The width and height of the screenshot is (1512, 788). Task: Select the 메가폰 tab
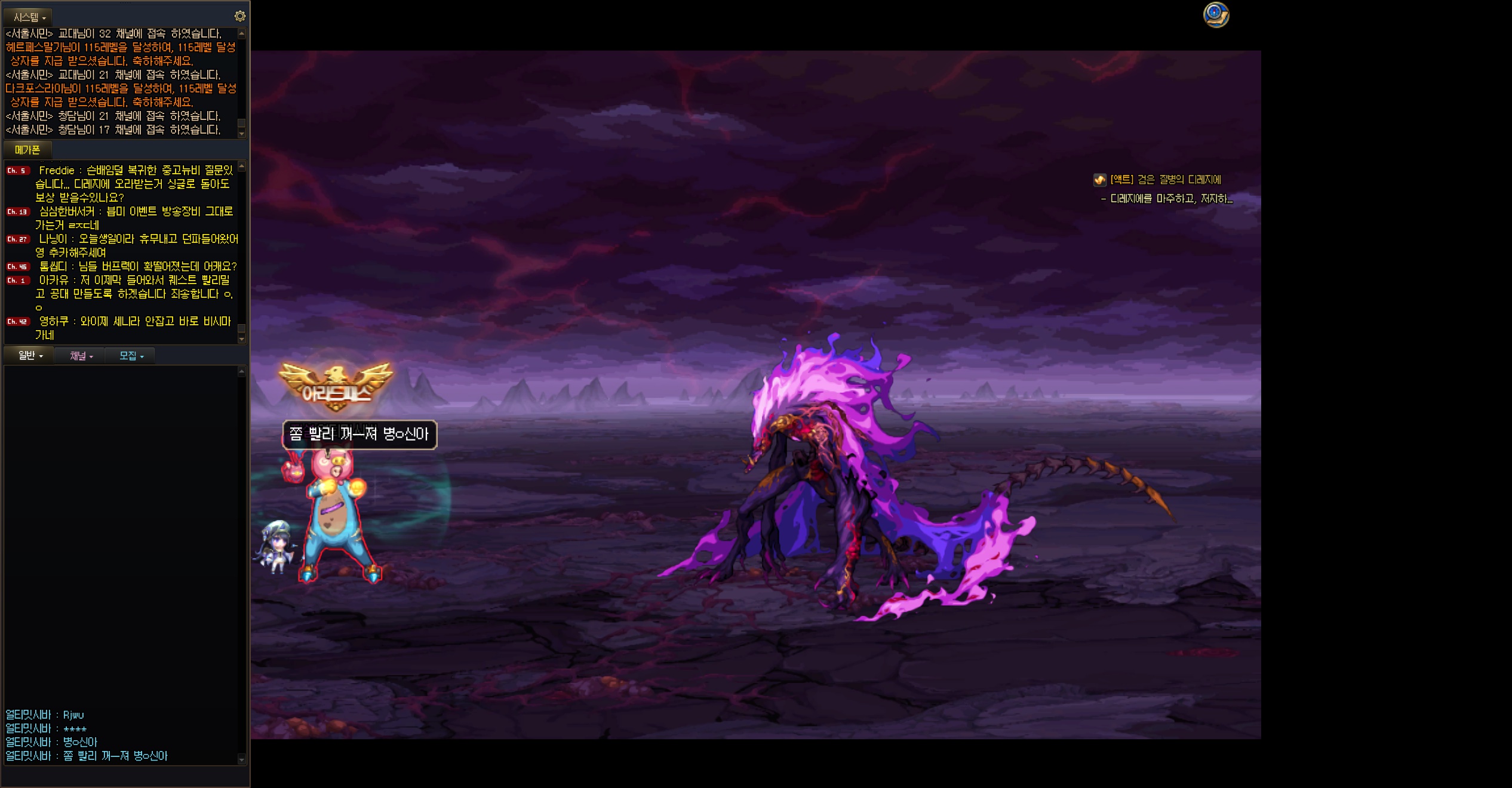point(27,150)
